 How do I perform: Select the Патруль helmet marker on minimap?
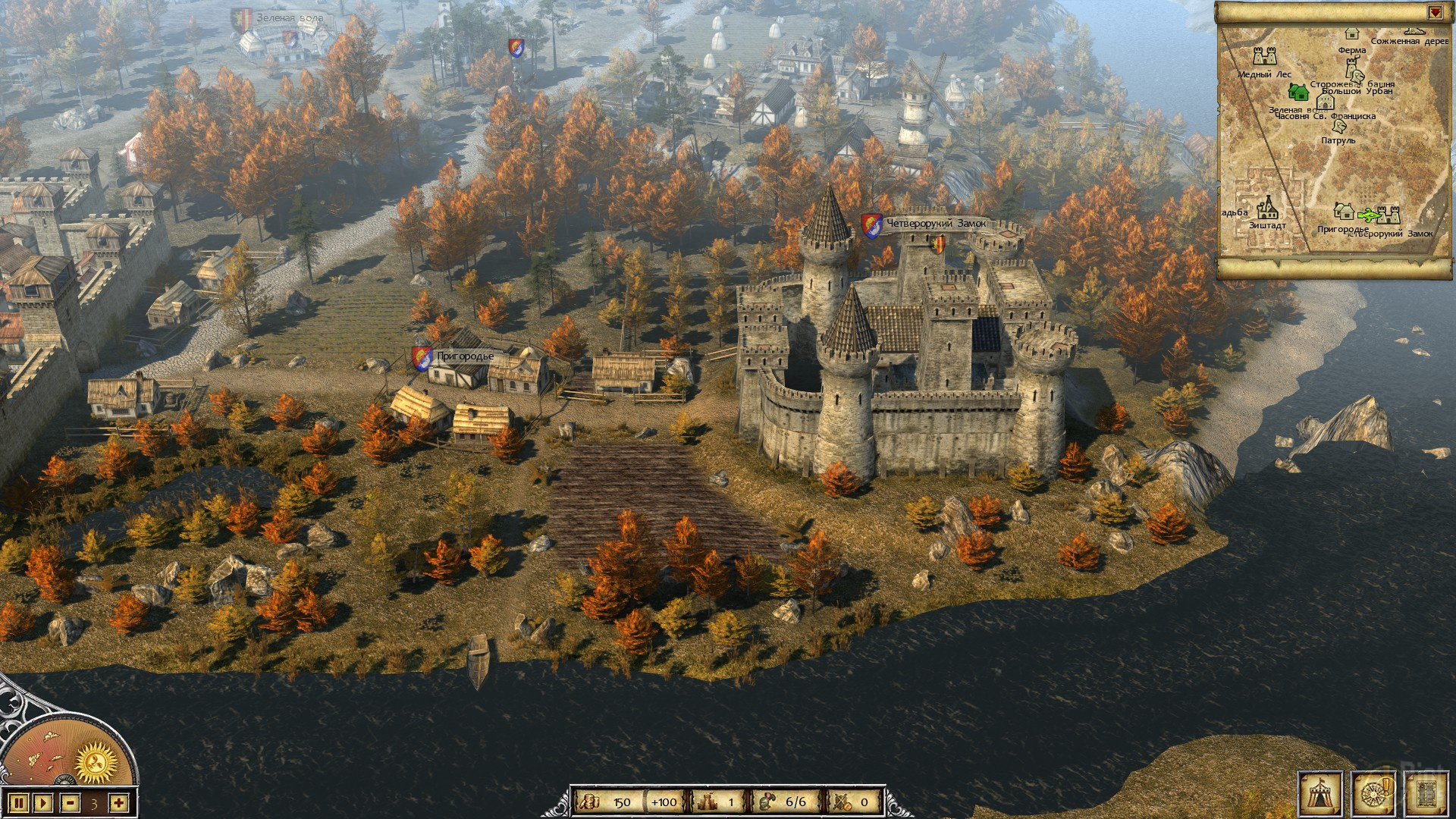[1340, 127]
